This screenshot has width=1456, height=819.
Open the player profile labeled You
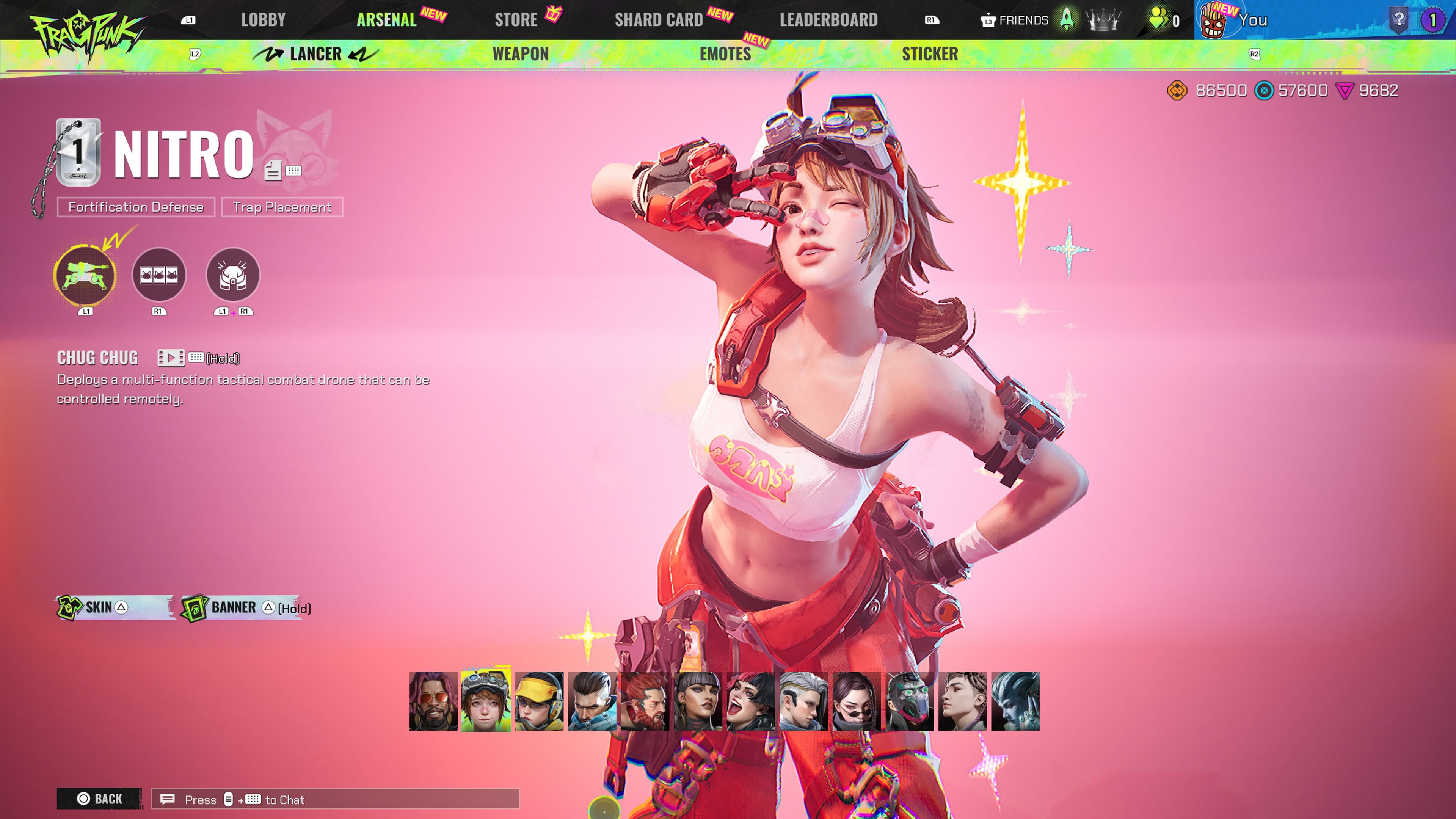pyautogui.click(x=1252, y=20)
